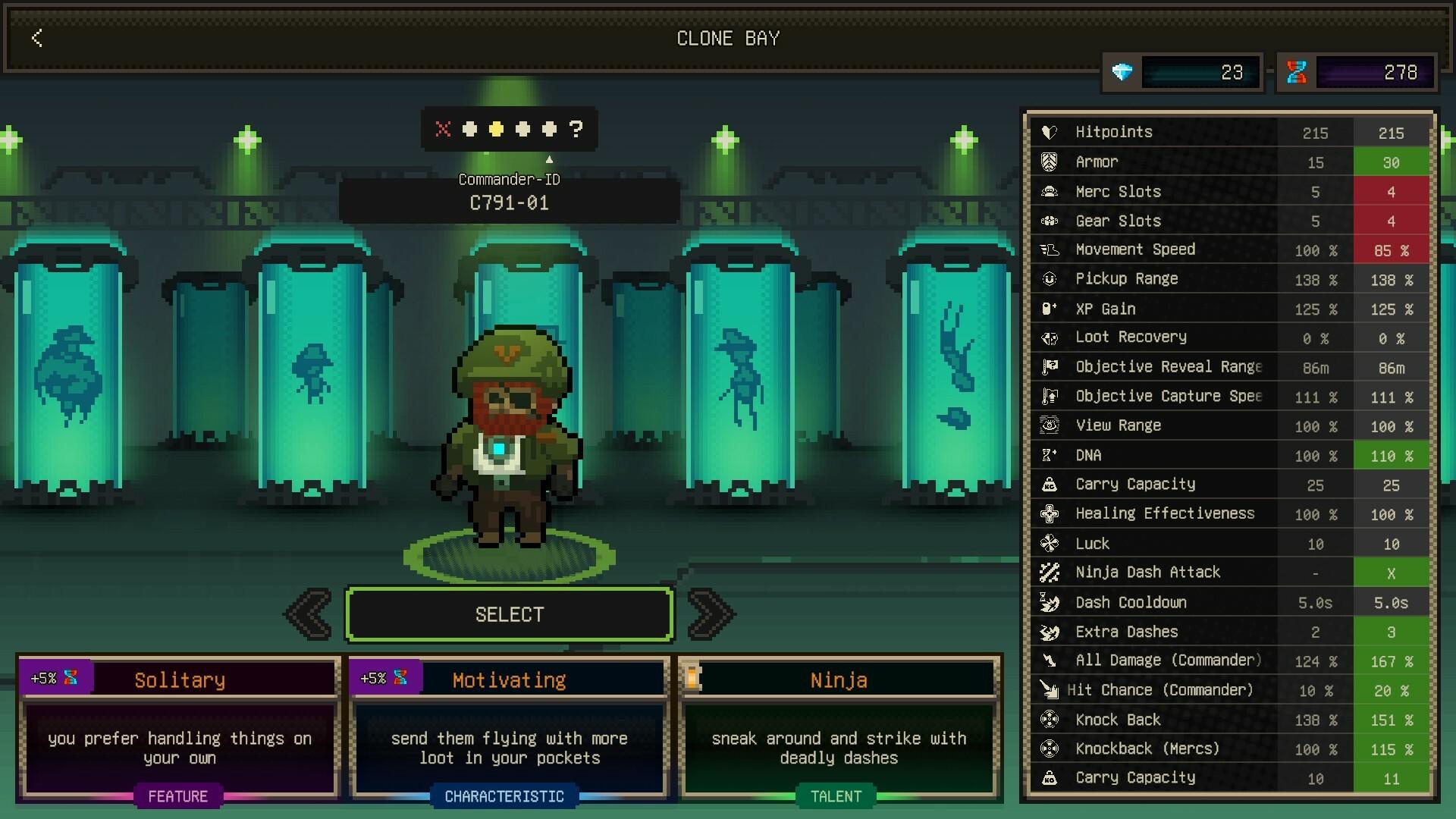1456x819 pixels.
Task: Click the XP Gain icon
Action: (x=1050, y=309)
